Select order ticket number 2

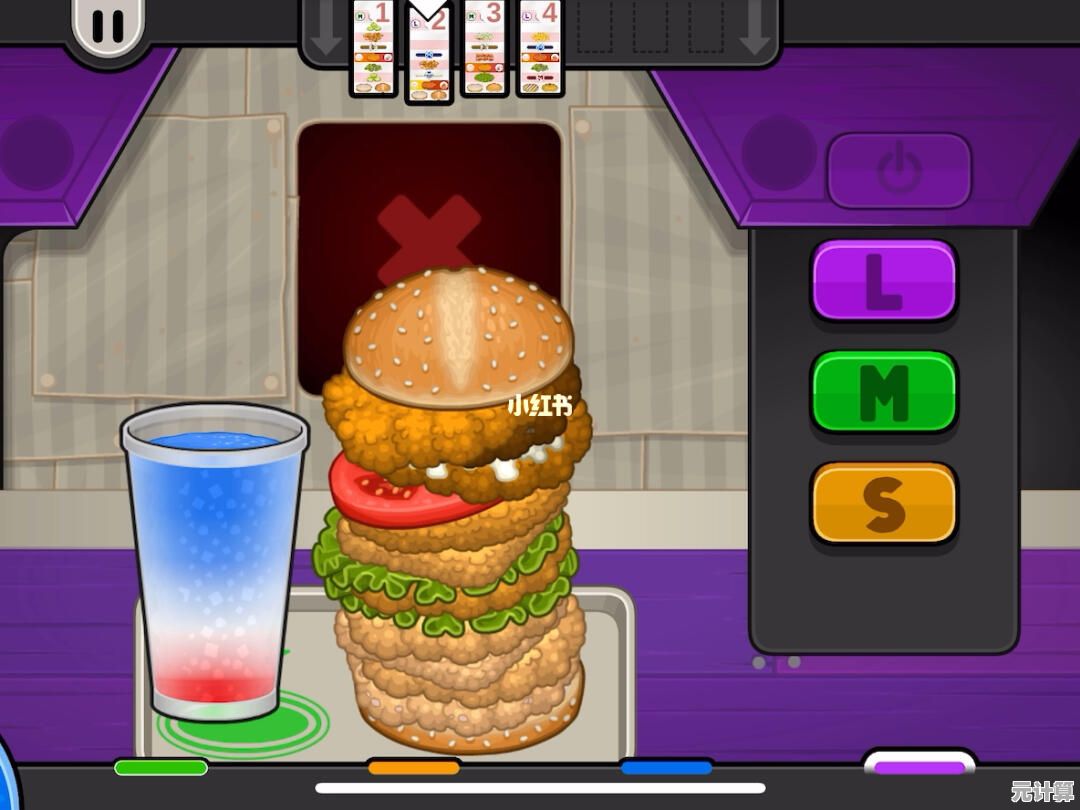coord(429,52)
